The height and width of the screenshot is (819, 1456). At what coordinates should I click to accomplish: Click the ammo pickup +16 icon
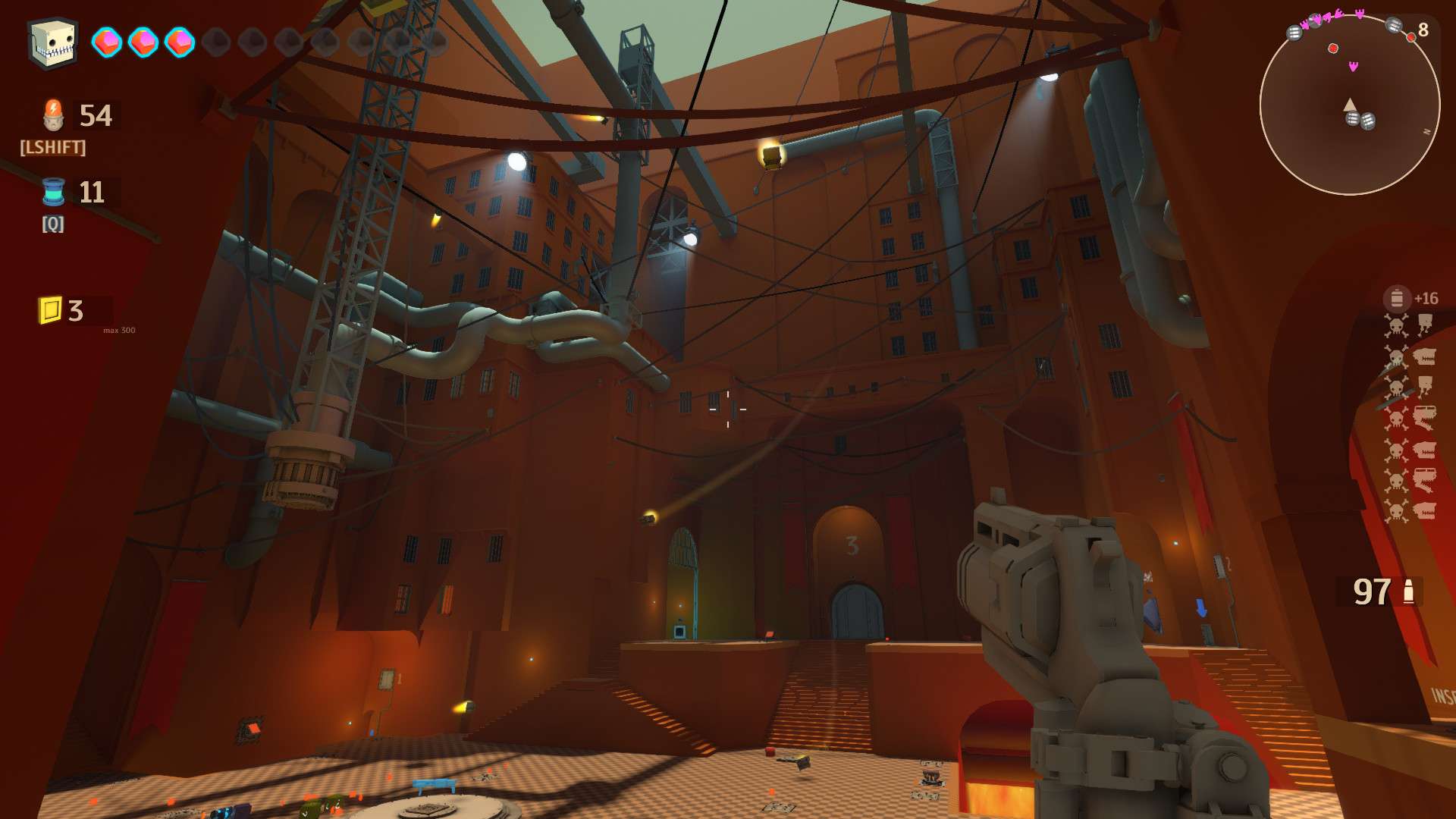click(x=1397, y=299)
